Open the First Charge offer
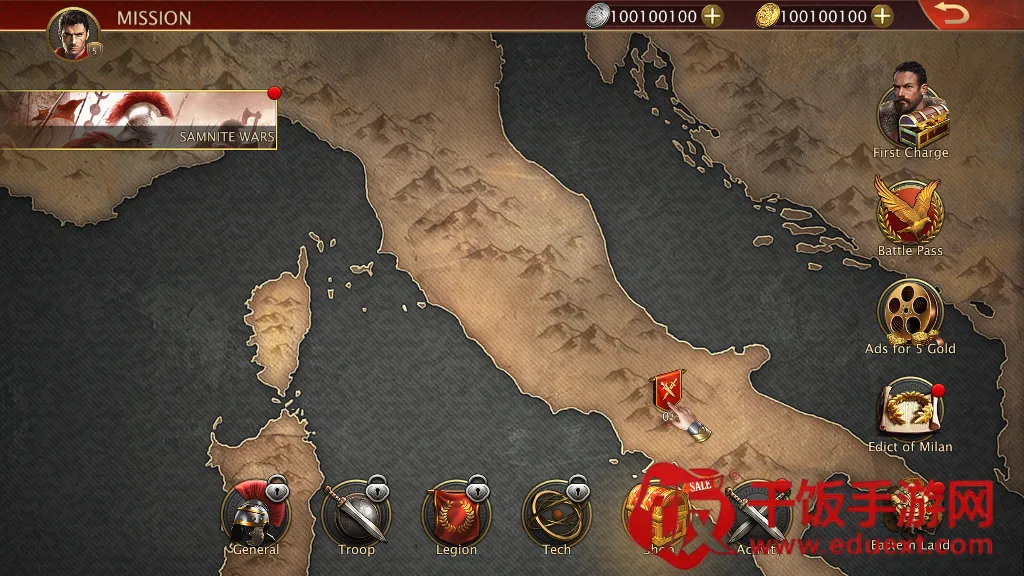Viewport: 1024px width, 576px height. click(x=911, y=113)
